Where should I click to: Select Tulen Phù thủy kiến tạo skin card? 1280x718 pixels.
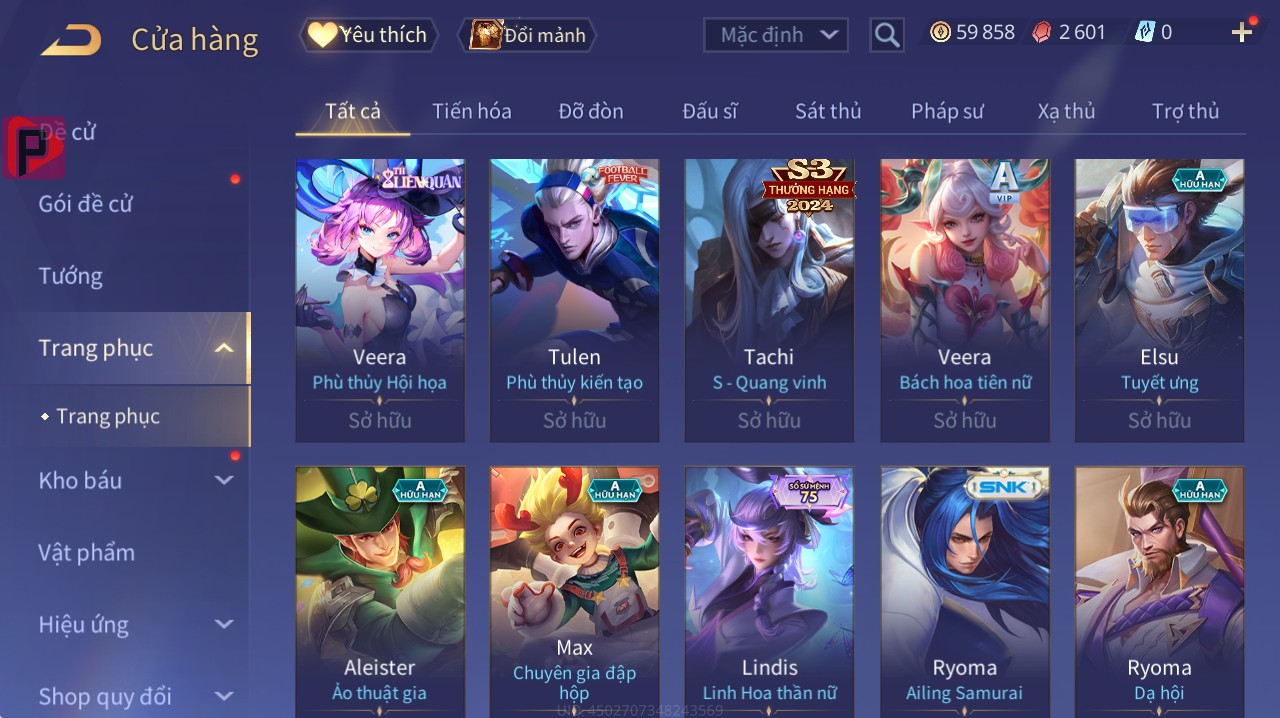(x=574, y=300)
